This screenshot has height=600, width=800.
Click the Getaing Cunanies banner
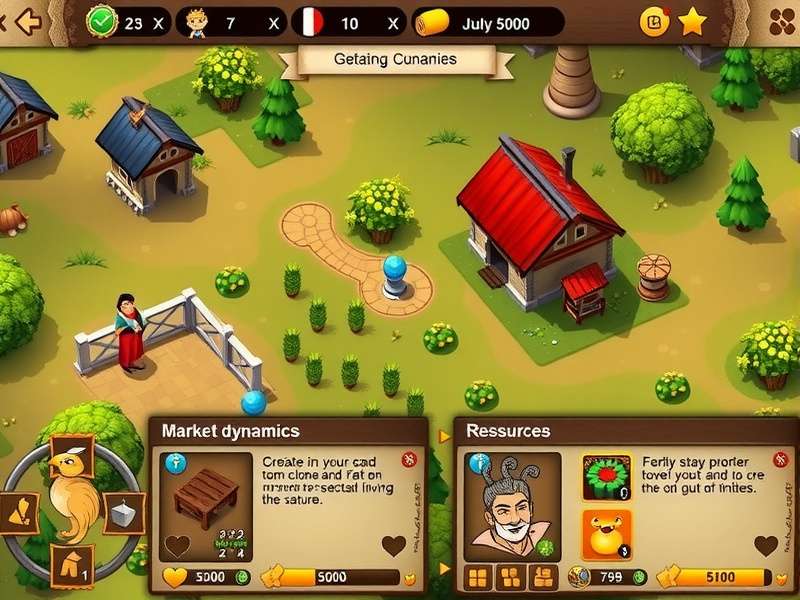click(x=394, y=60)
